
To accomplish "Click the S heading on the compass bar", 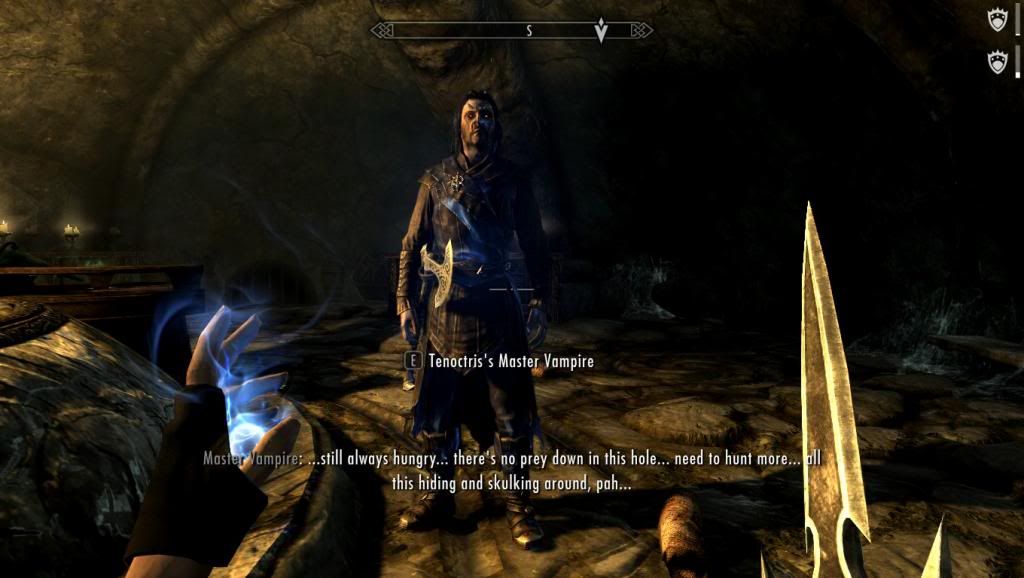I will coord(530,31).
